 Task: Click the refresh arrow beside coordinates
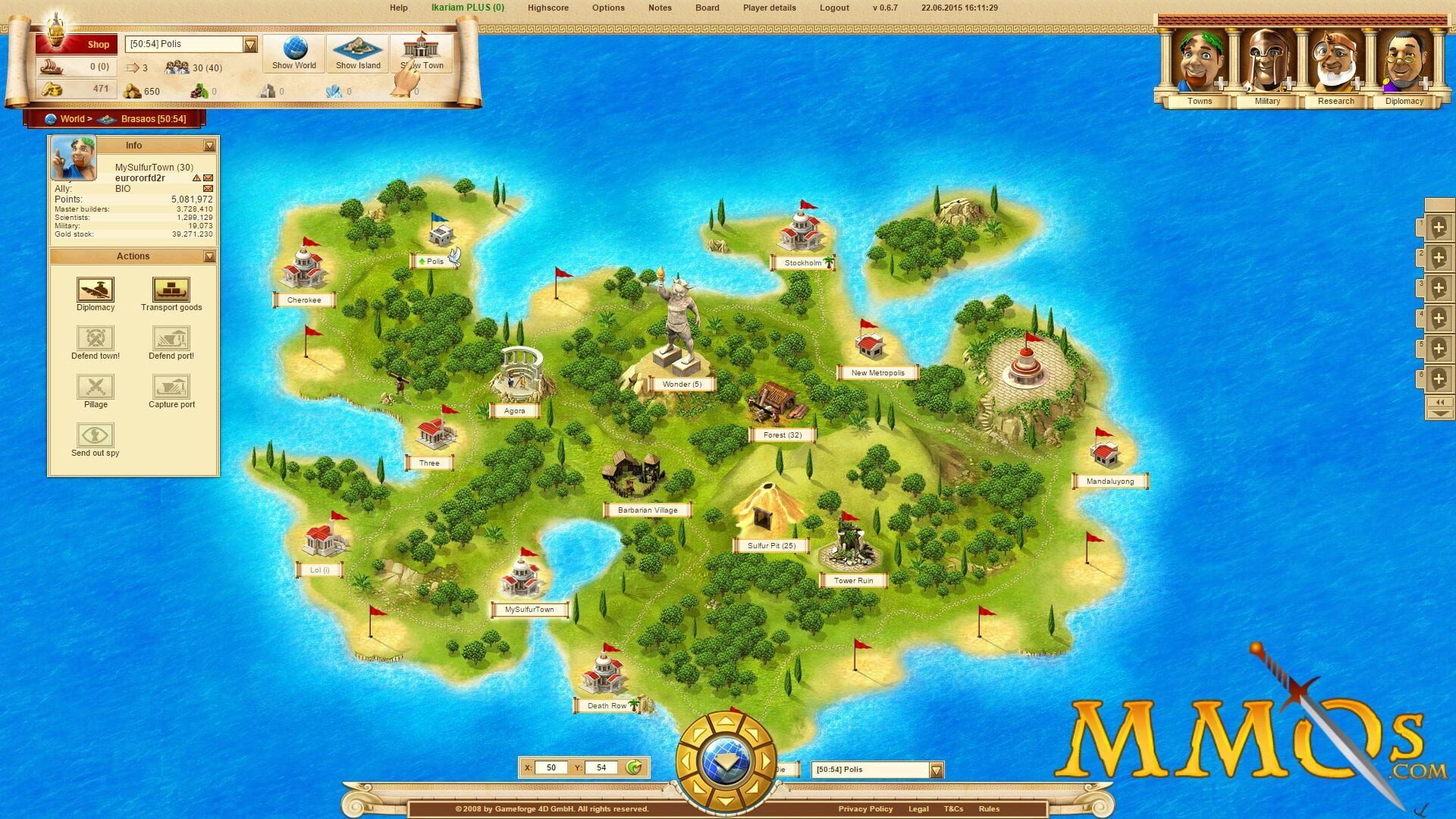pyautogui.click(x=633, y=767)
